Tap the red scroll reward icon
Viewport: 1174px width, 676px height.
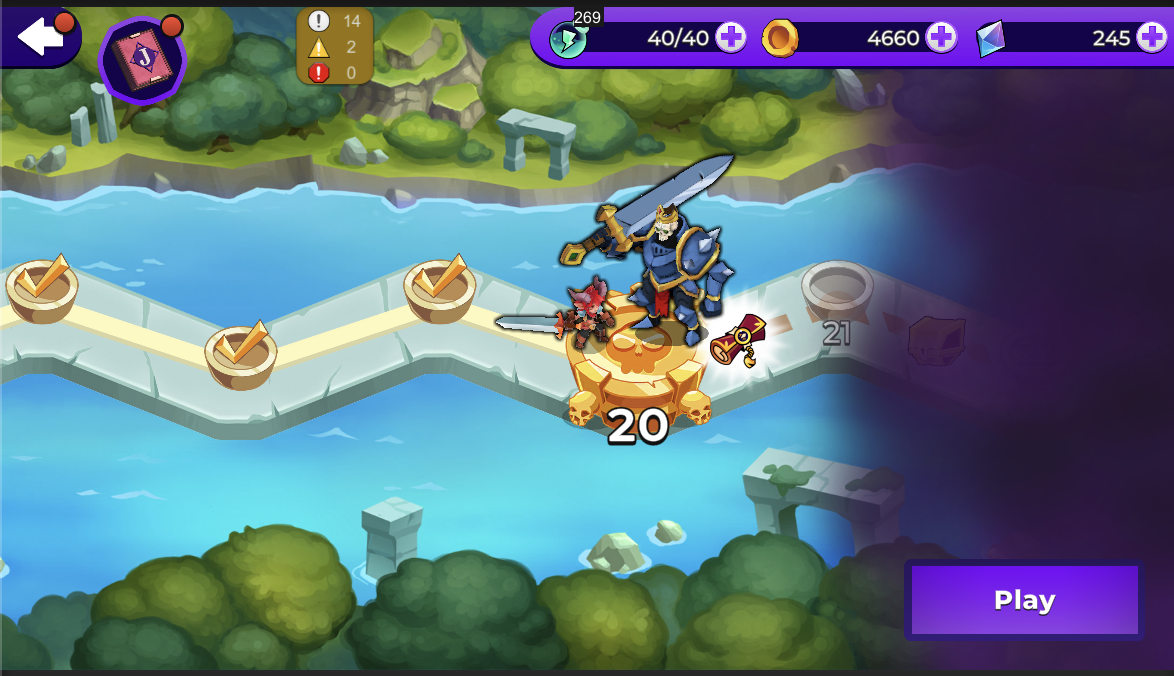(x=740, y=340)
